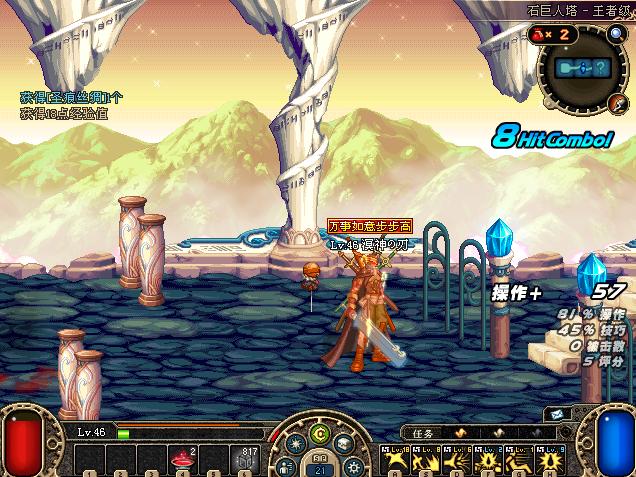Viewport: 636px width, 477px height.
Task: Open the mail envelope icon
Action: coord(553,413)
